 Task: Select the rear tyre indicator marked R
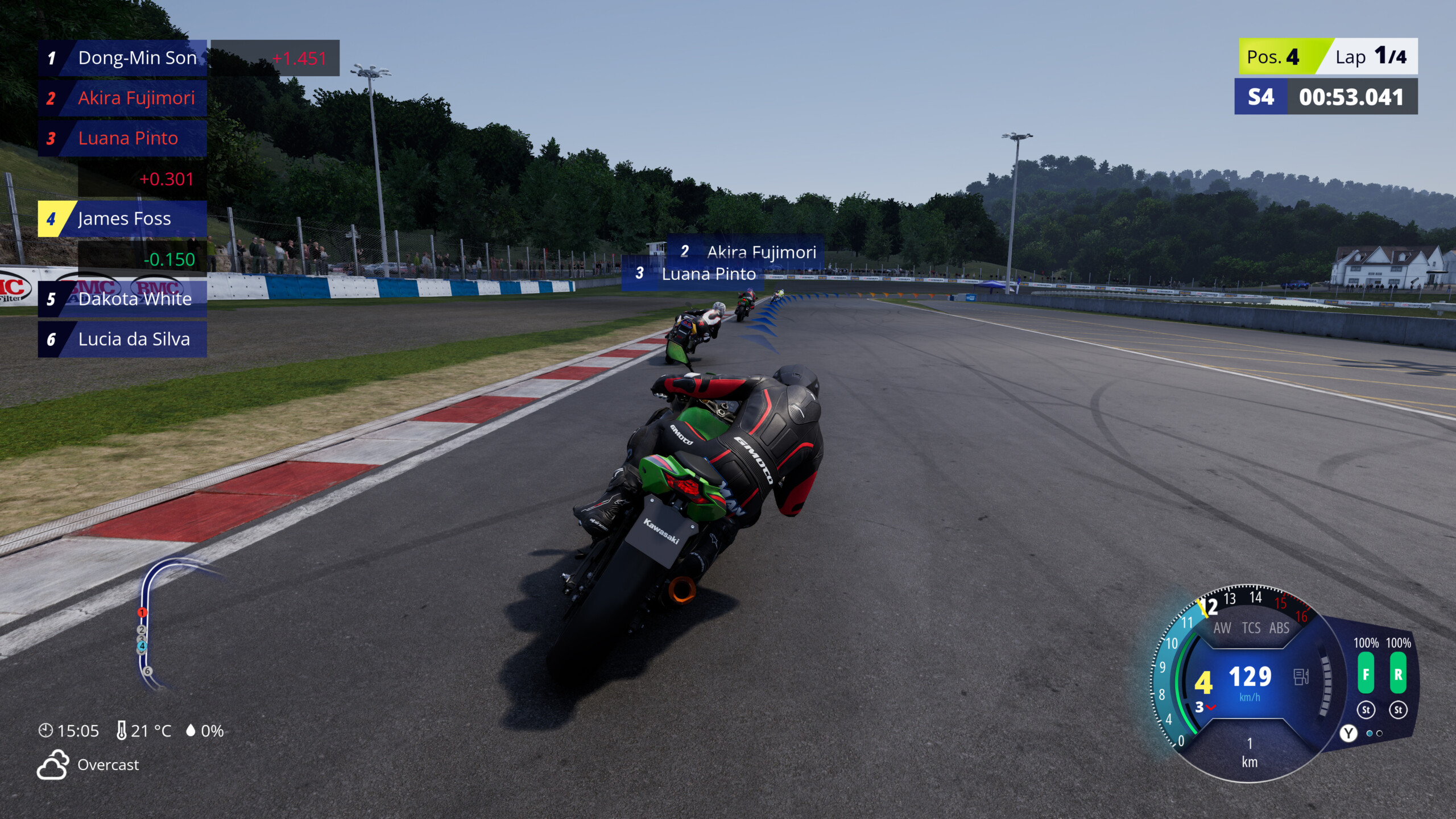pos(1398,674)
